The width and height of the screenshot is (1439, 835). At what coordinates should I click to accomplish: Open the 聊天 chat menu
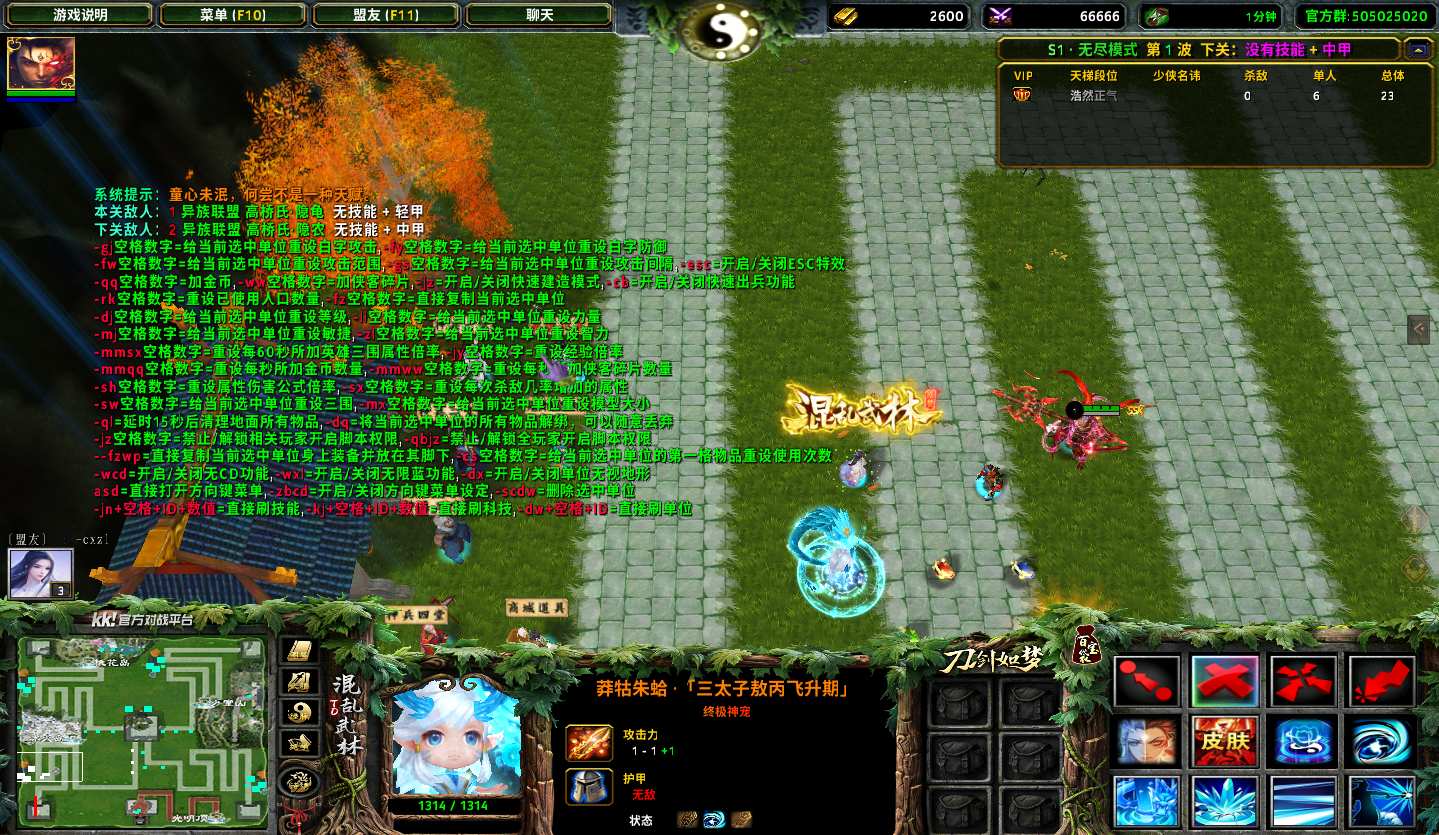point(539,15)
